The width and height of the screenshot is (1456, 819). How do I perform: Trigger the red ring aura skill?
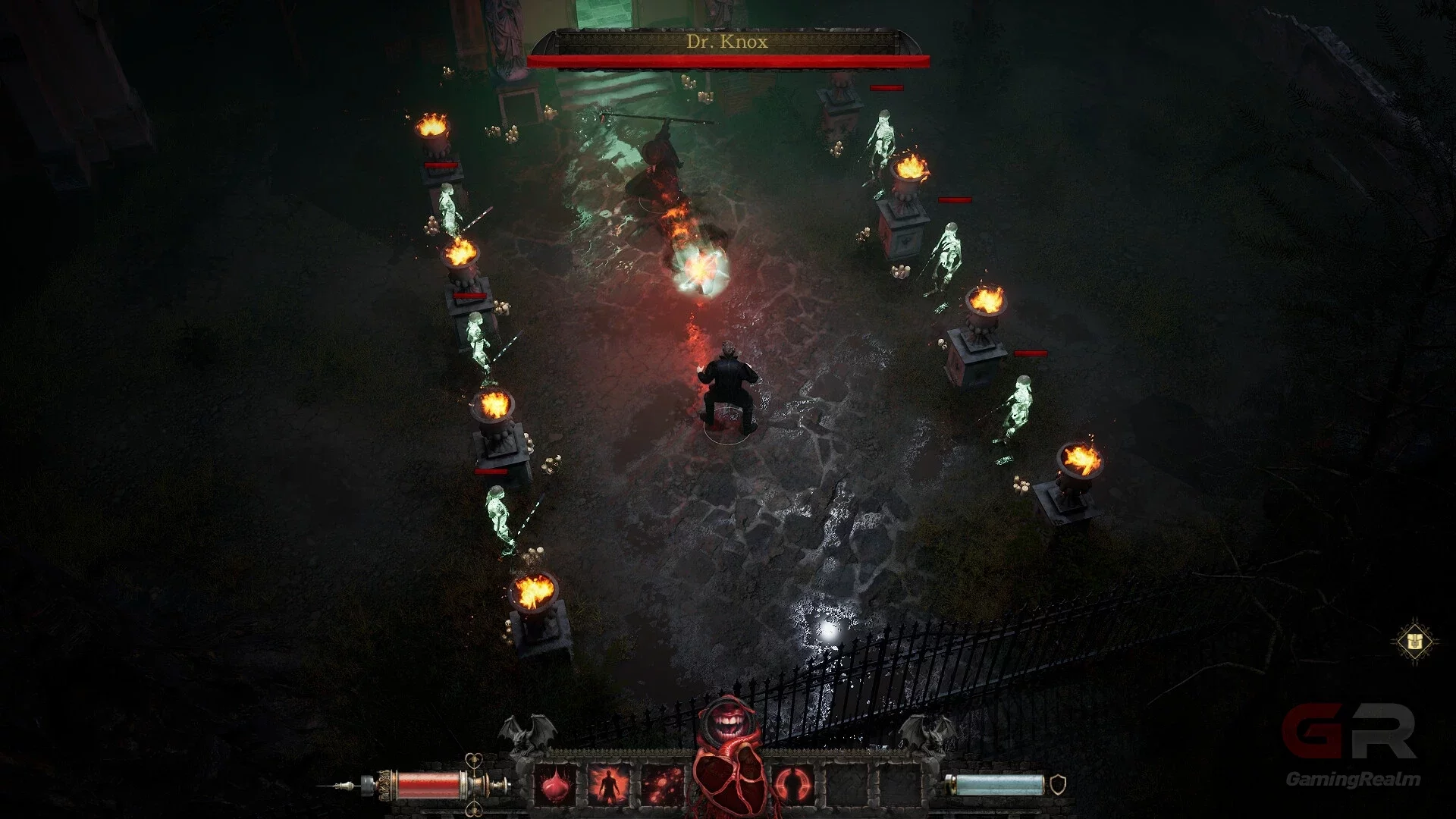pos(793,786)
